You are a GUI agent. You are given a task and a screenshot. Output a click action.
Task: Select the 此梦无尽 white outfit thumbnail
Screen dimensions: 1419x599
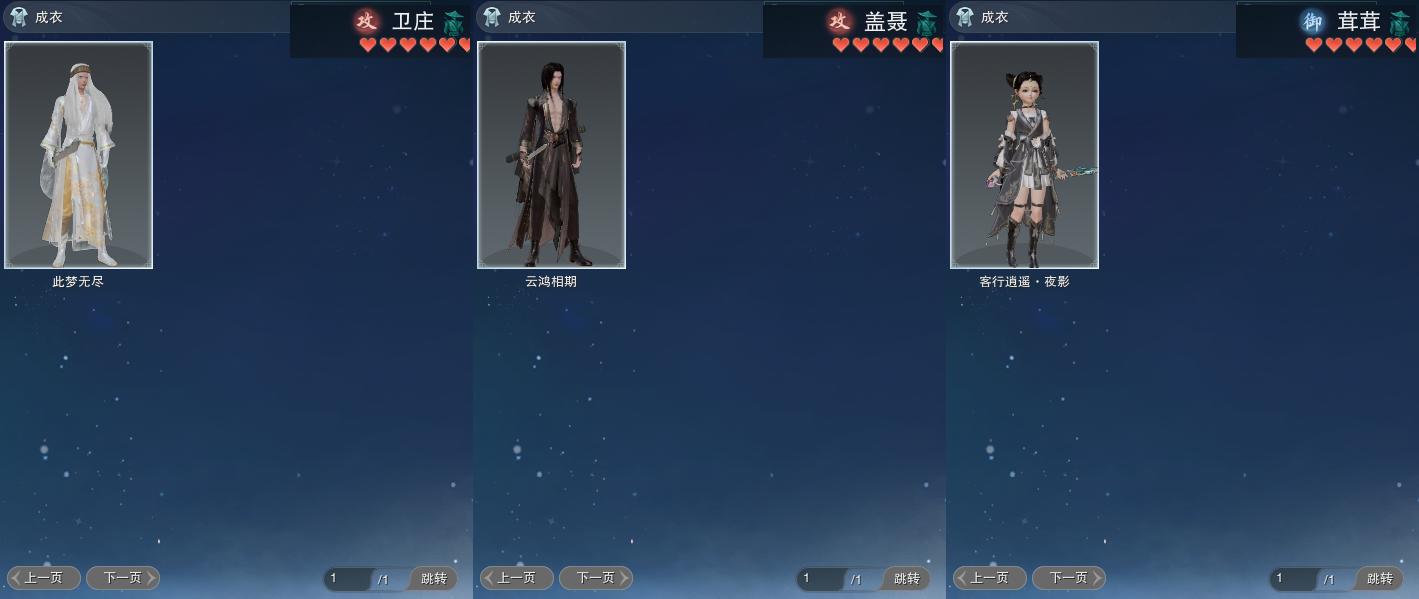pyautogui.click(x=78, y=155)
